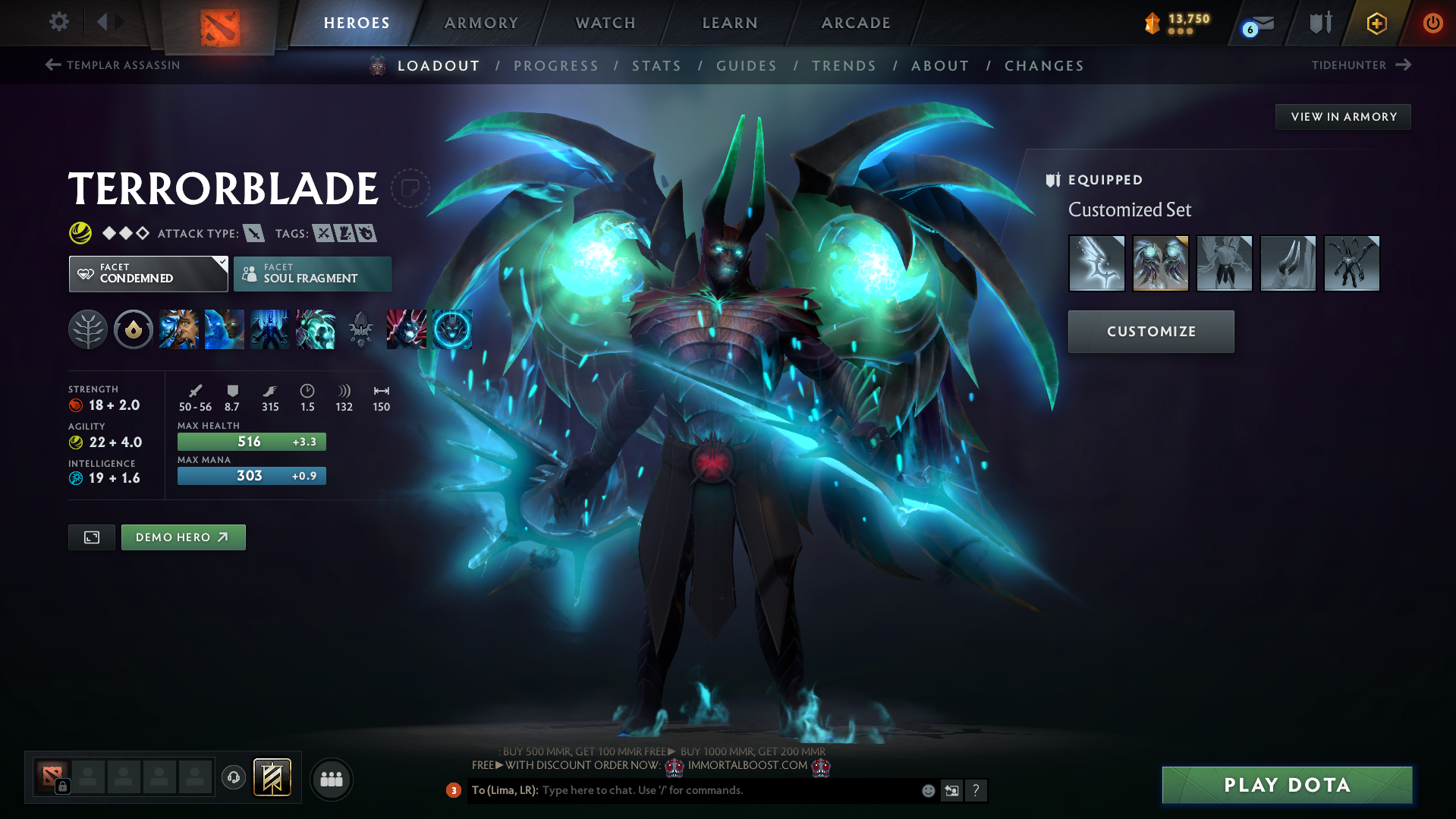Open the Reflection ability details
Image resolution: width=1456 pixels, height=819 pixels.
click(179, 329)
